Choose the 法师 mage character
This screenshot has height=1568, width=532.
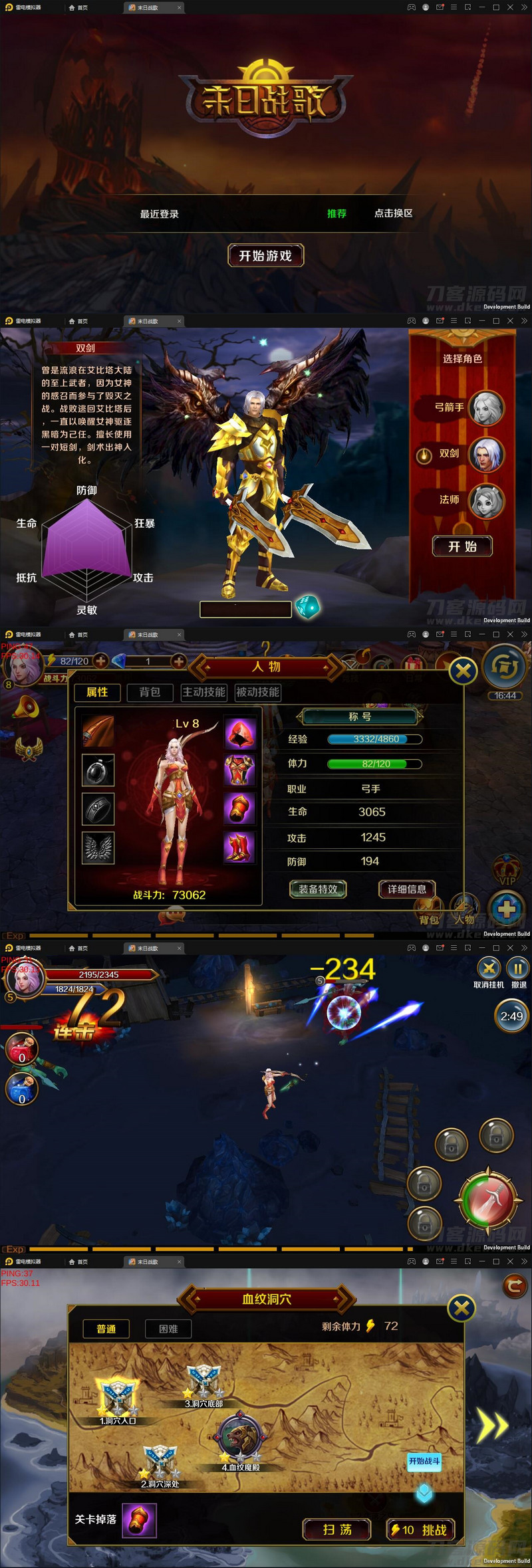pyautogui.click(x=486, y=501)
